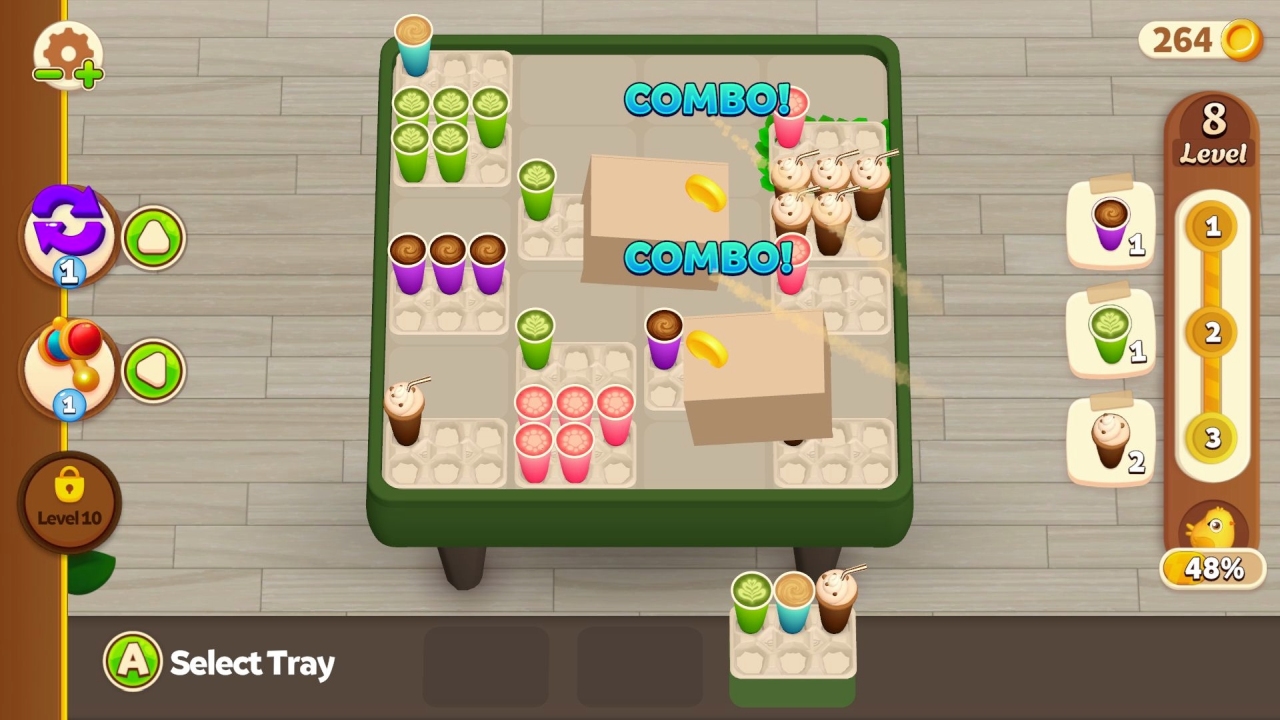Toggle the triangle button beside the ball booster
The height and width of the screenshot is (720, 1280).
click(x=153, y=371)
